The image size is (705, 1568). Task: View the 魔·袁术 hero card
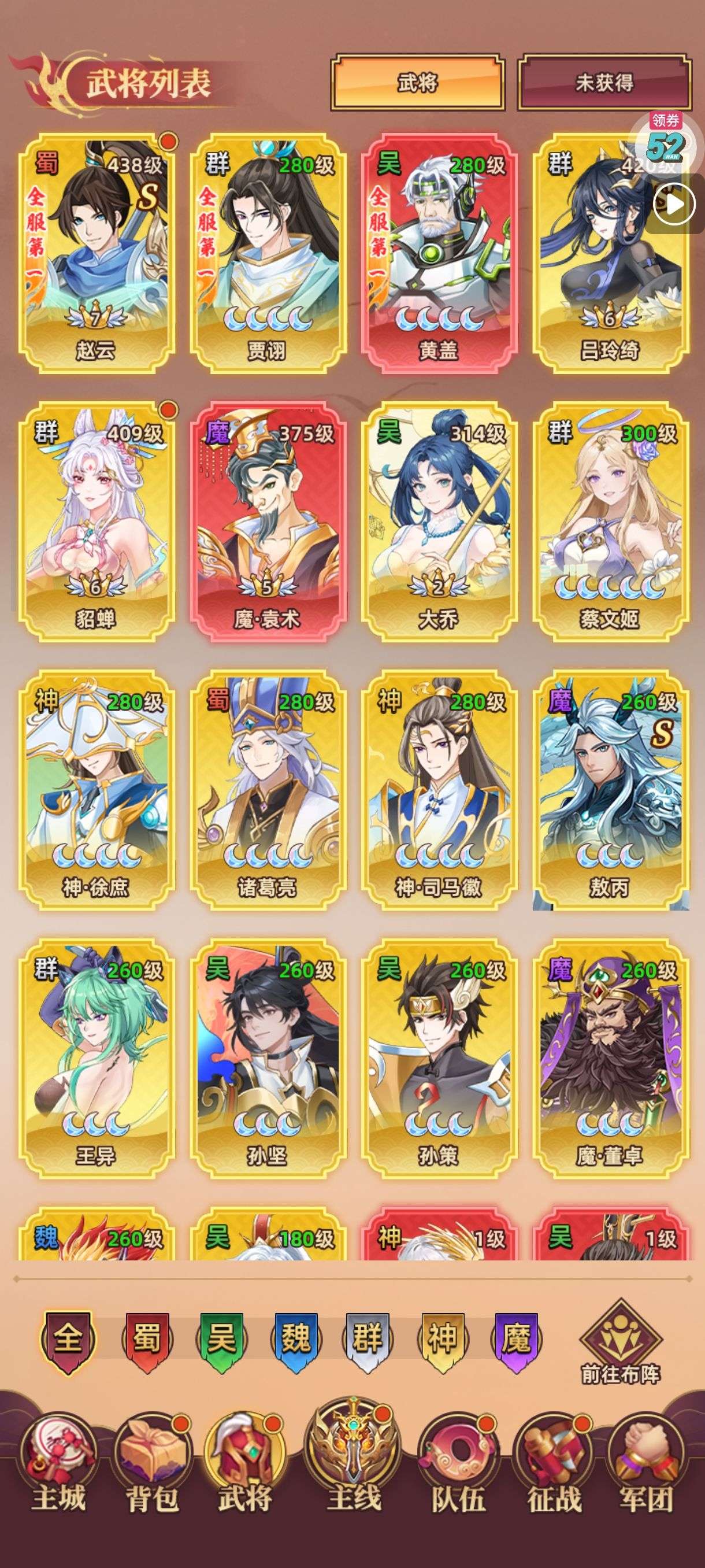coord(268,521)
